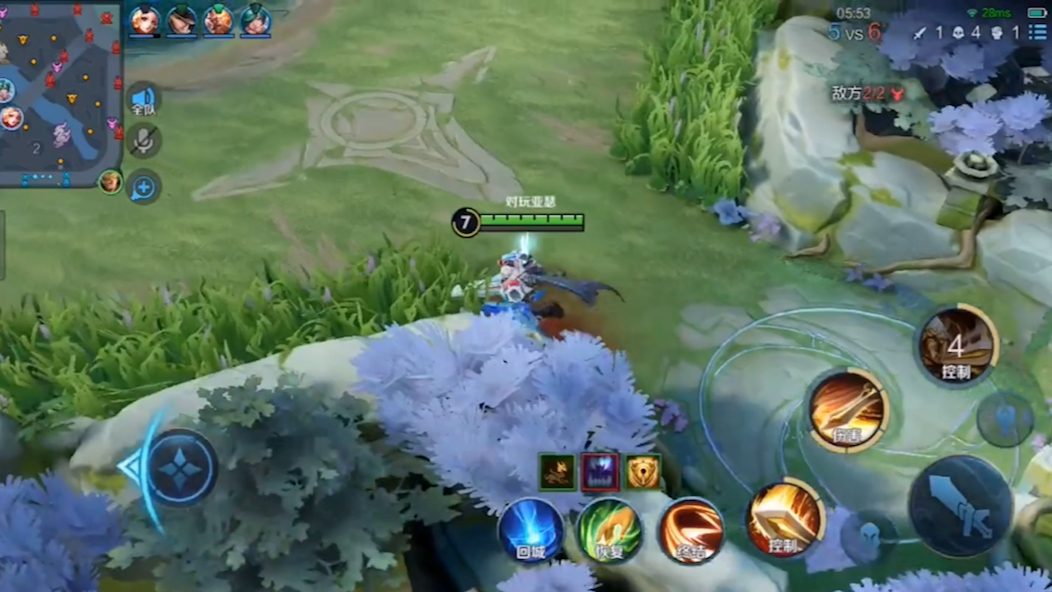Activate the 伤害 damage skill
This screenshot has height=592, width=1052.
[x=848, y=410]
